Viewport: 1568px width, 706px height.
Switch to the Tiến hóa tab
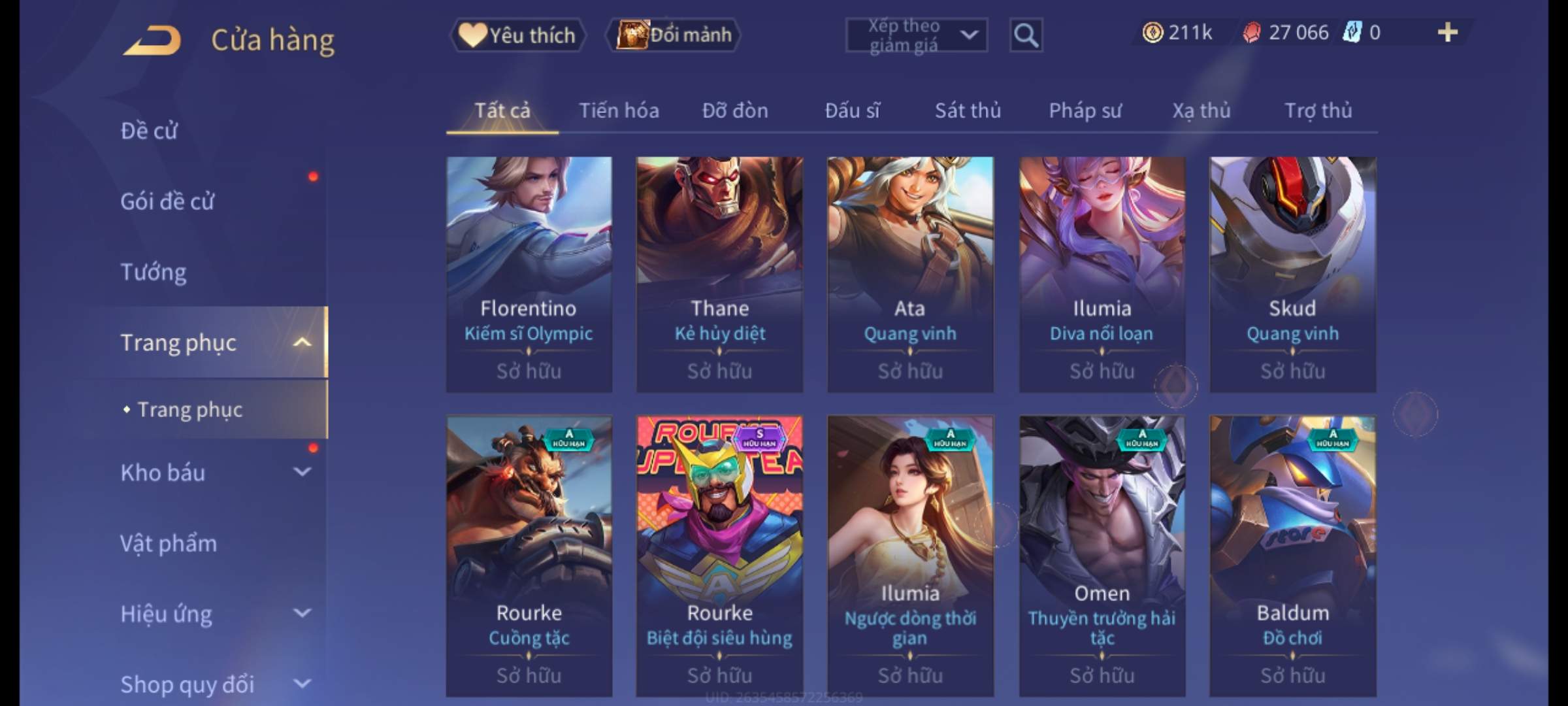click(619, 110)
